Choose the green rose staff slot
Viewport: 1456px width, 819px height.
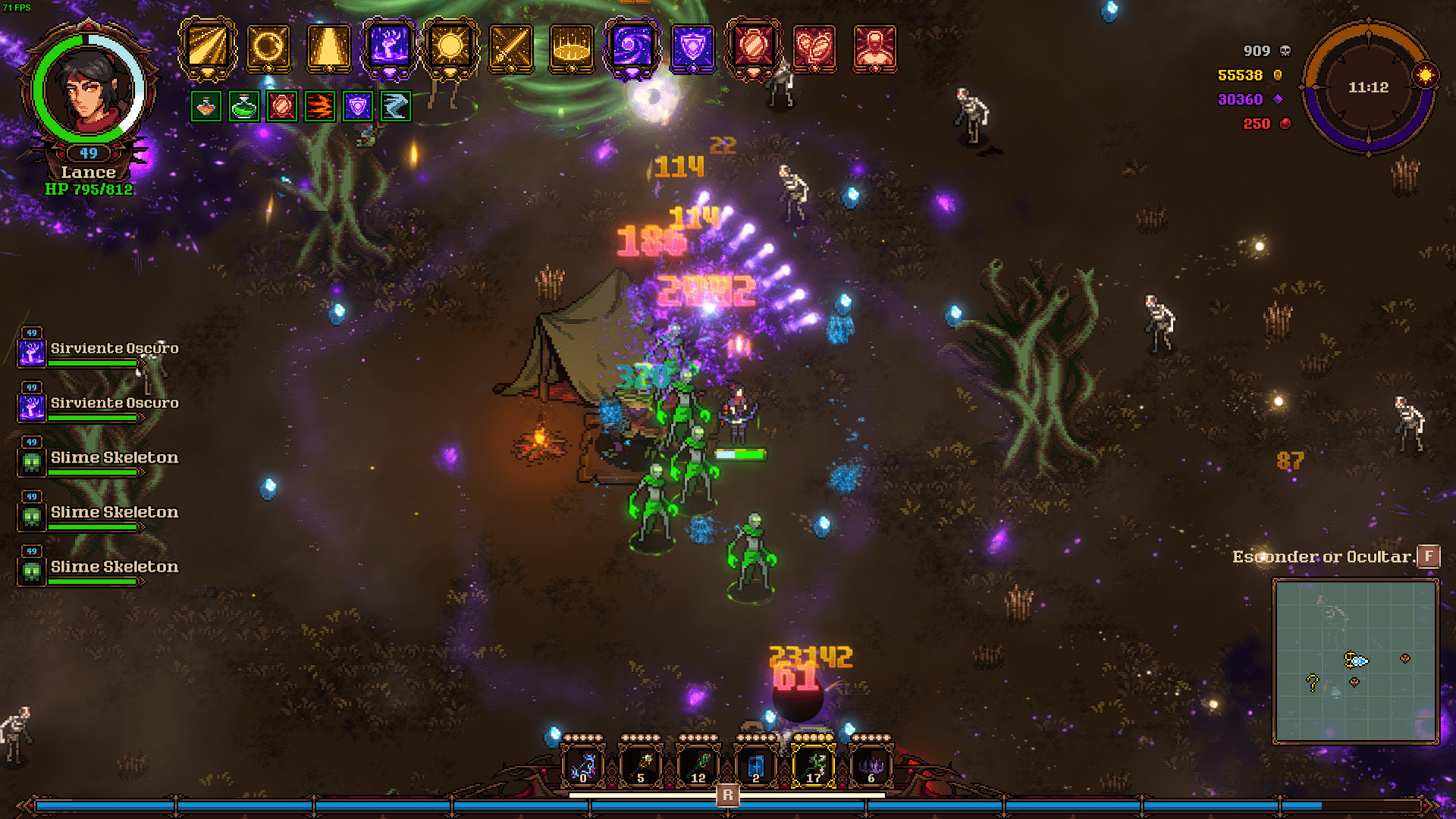click(698, 766)
